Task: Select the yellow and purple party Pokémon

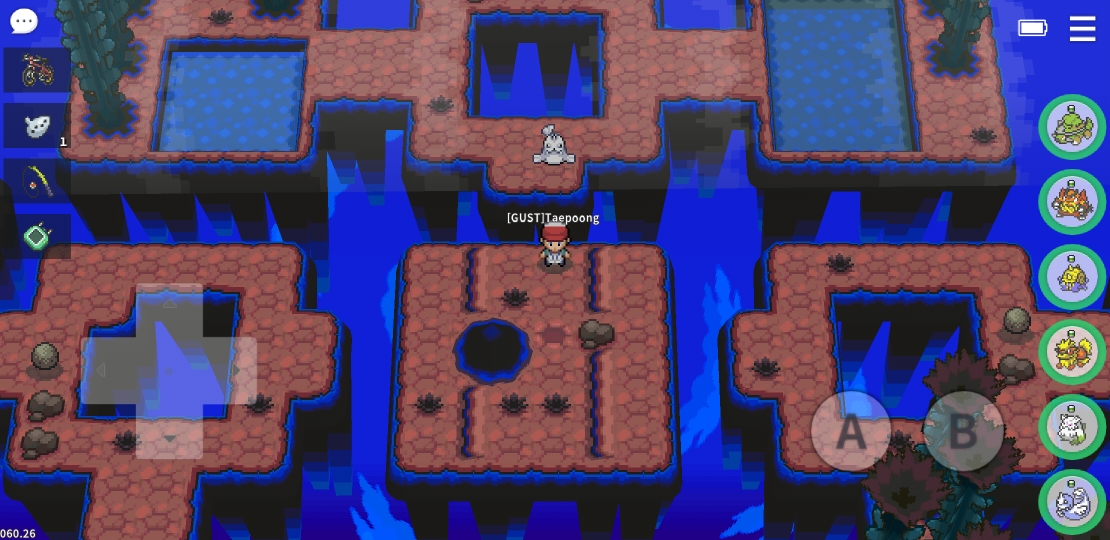Action: tap(1072, 277)
